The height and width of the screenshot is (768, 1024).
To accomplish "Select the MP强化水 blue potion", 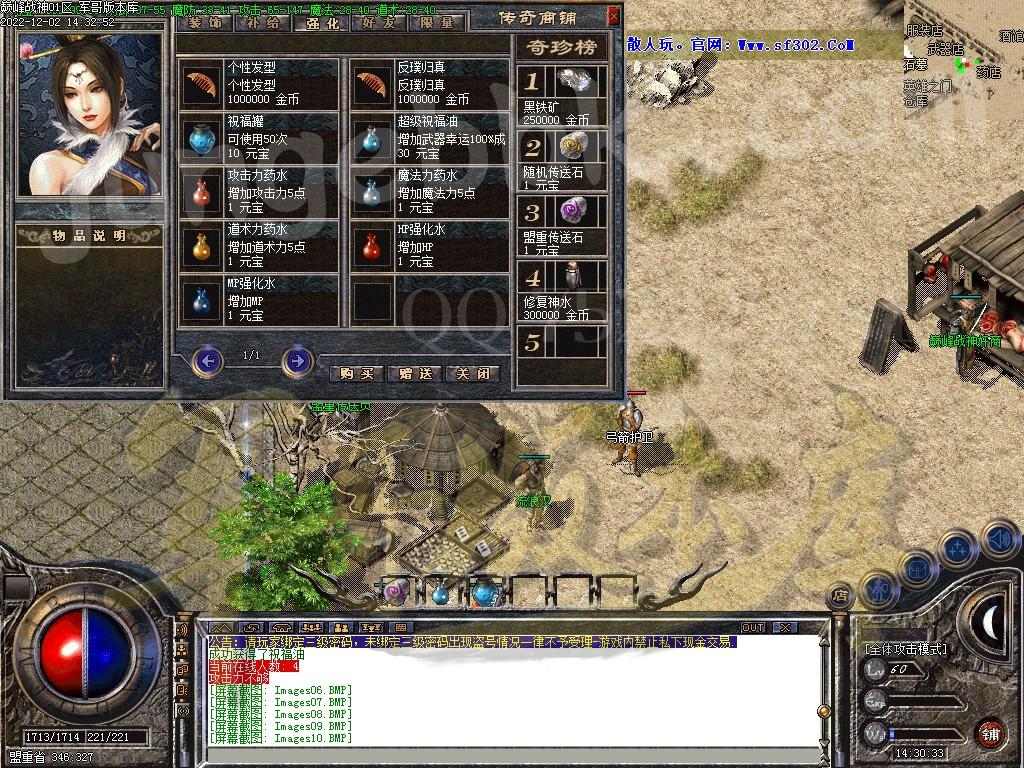I will click(x=203, y=299).
